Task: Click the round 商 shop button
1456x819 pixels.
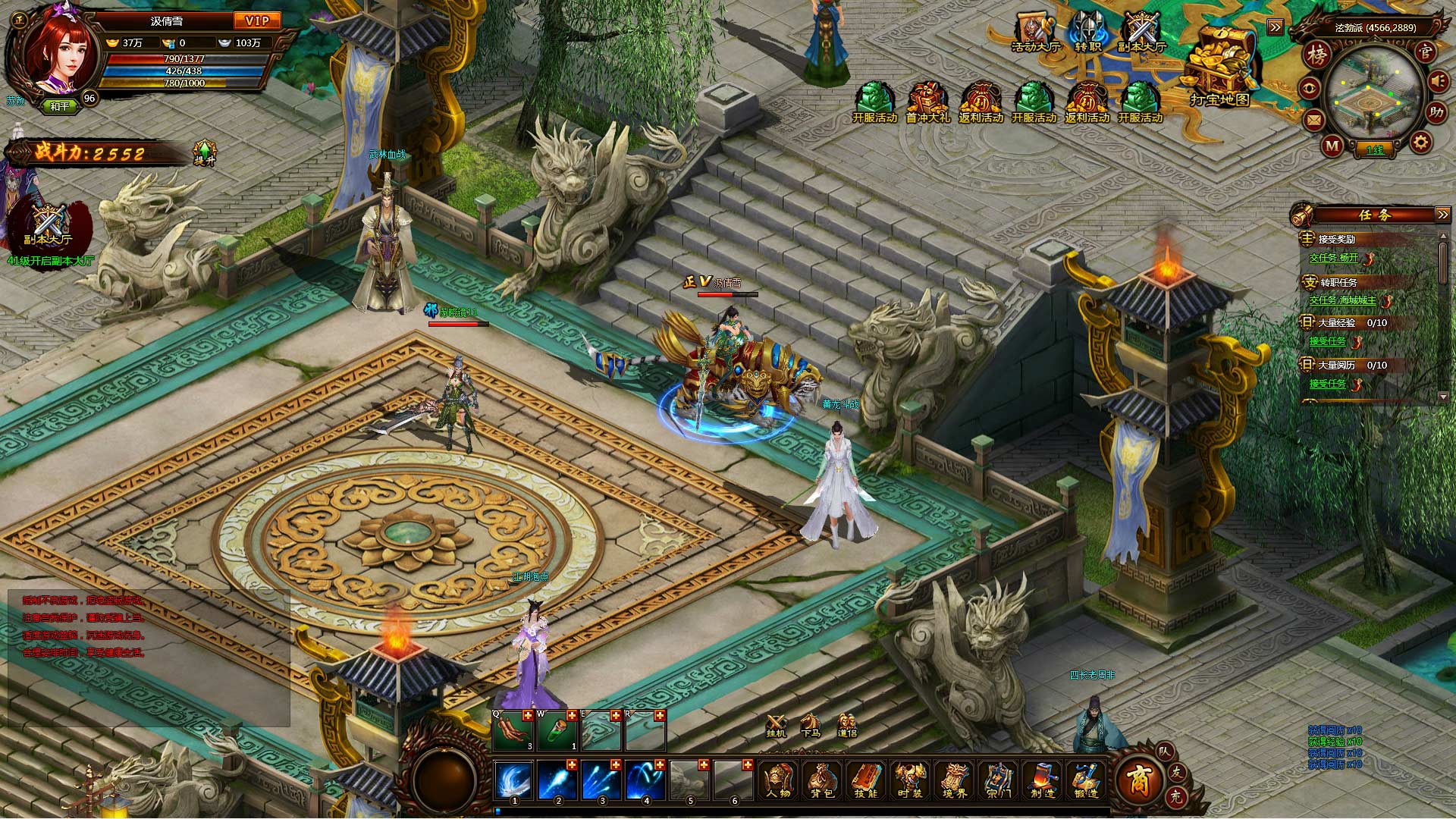Action: pyautogui.click(x=1139, y=780)
